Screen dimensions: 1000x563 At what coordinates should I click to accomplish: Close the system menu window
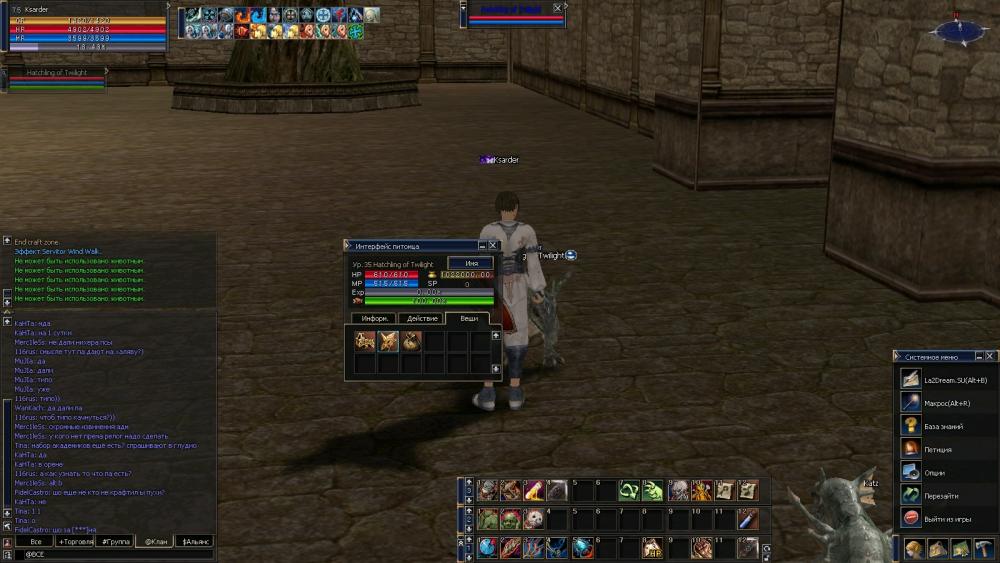click(990, 356)
